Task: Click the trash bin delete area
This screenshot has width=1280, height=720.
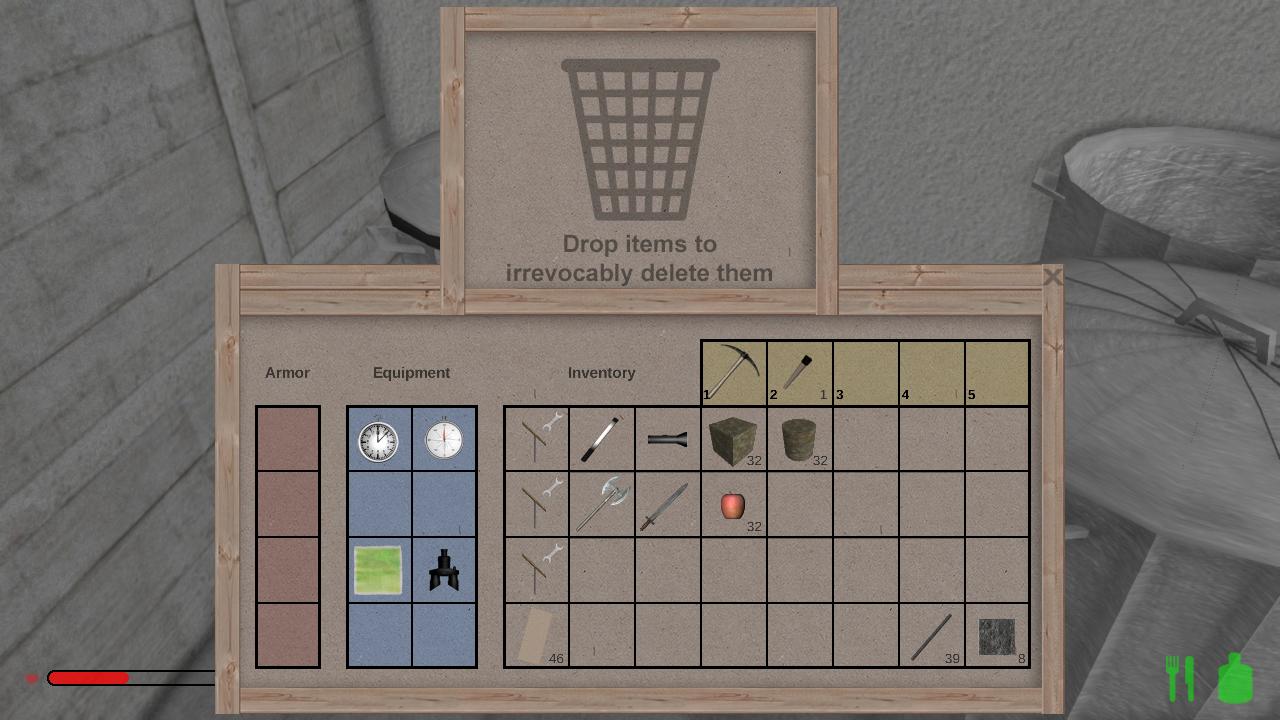Action: [640, 160]
